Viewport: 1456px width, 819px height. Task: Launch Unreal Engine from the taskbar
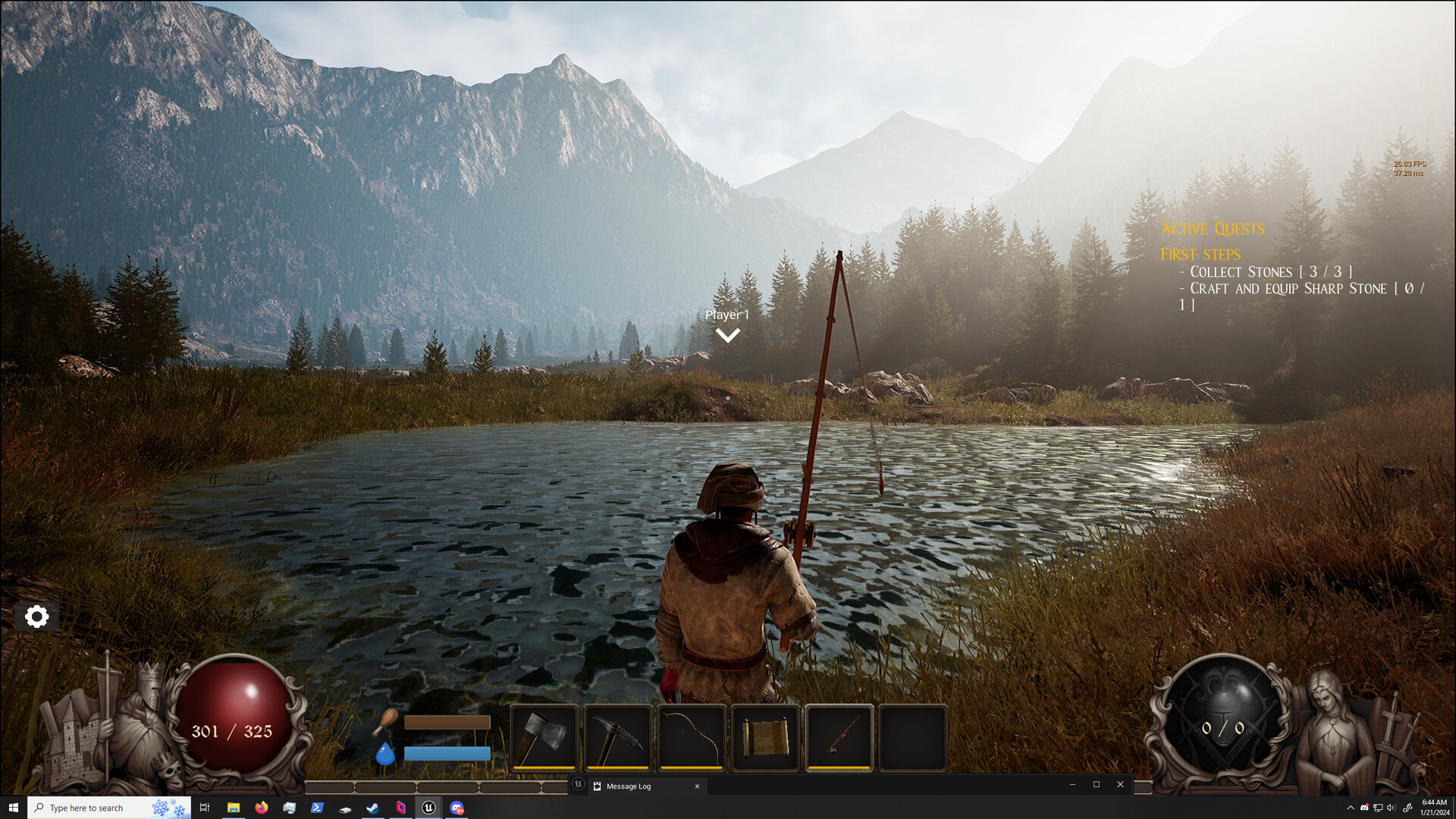pos(428,808)
